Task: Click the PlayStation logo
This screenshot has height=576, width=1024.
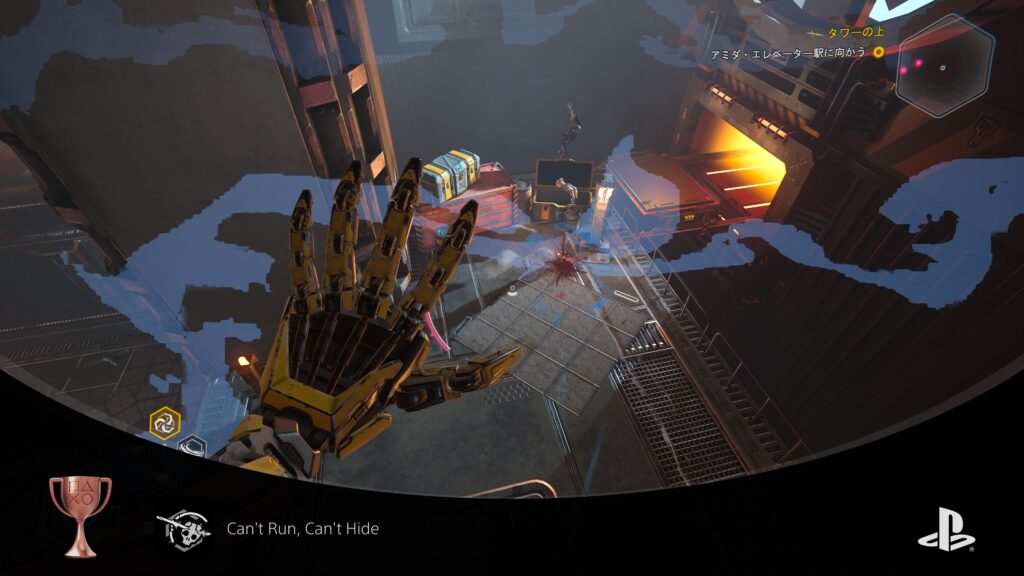Action: (x=945, y=528)
